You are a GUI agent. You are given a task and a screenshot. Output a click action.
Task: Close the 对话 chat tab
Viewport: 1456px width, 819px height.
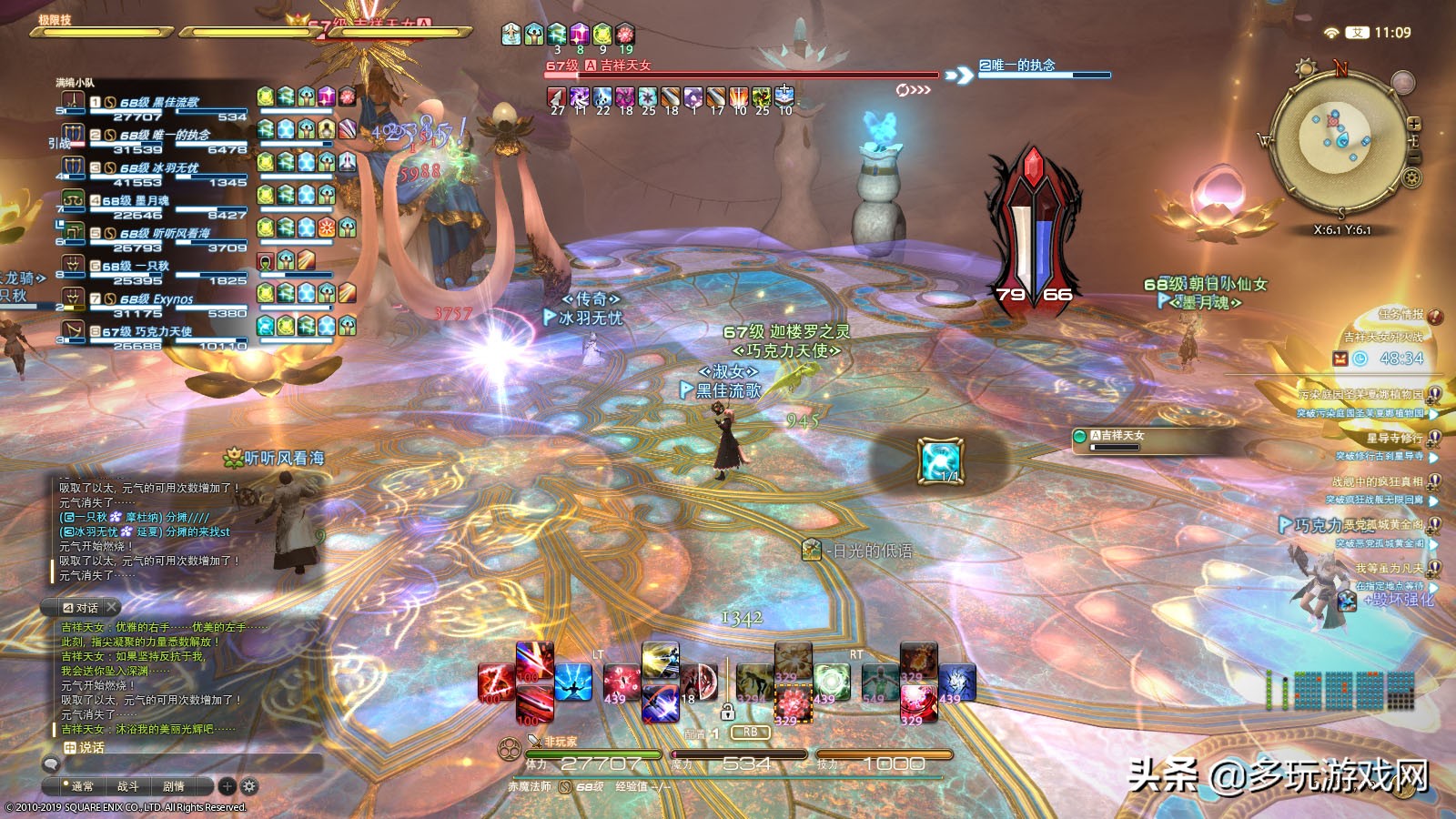[111, 607]
